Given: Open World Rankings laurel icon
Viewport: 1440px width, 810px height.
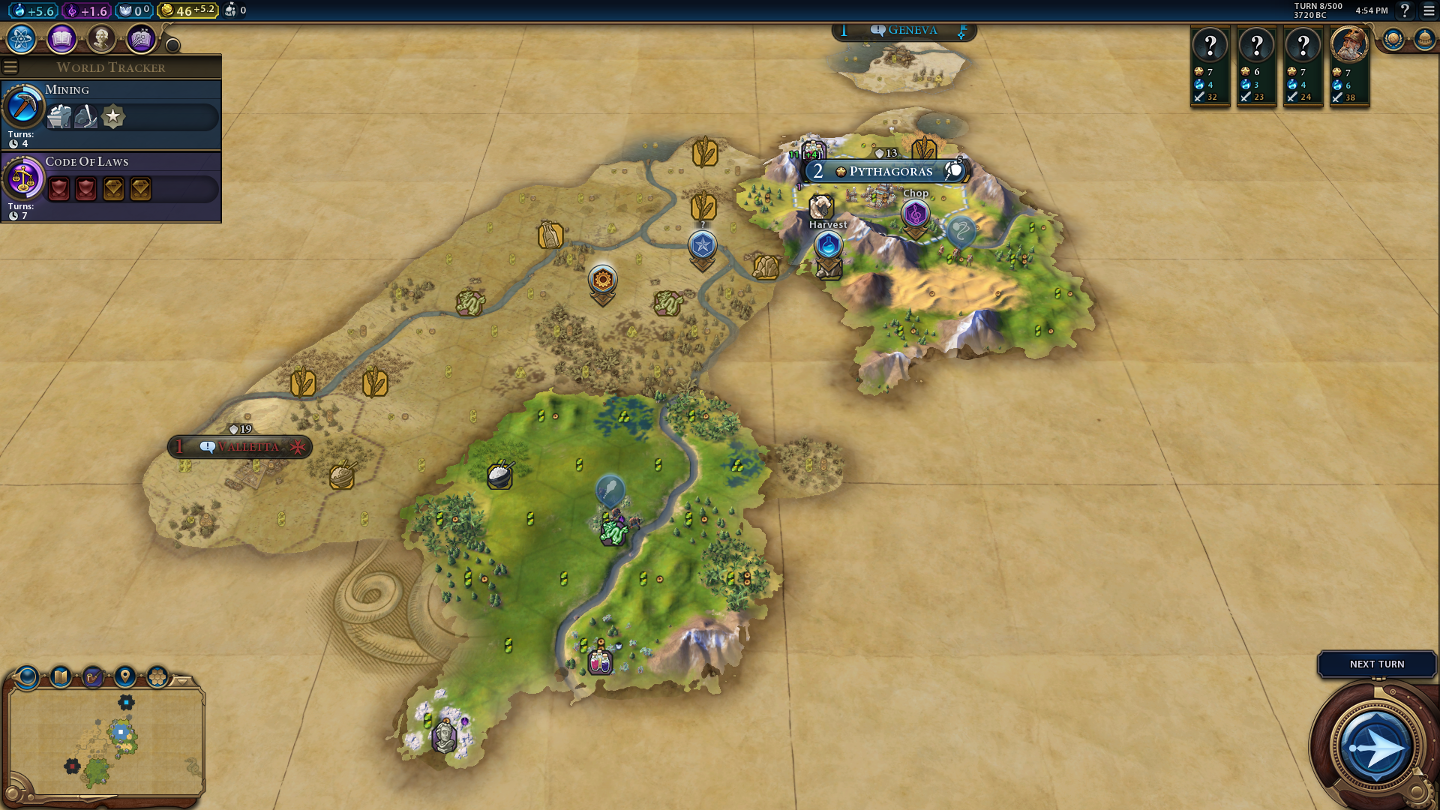Looking at the screenshot, I should pos(1393,39).
